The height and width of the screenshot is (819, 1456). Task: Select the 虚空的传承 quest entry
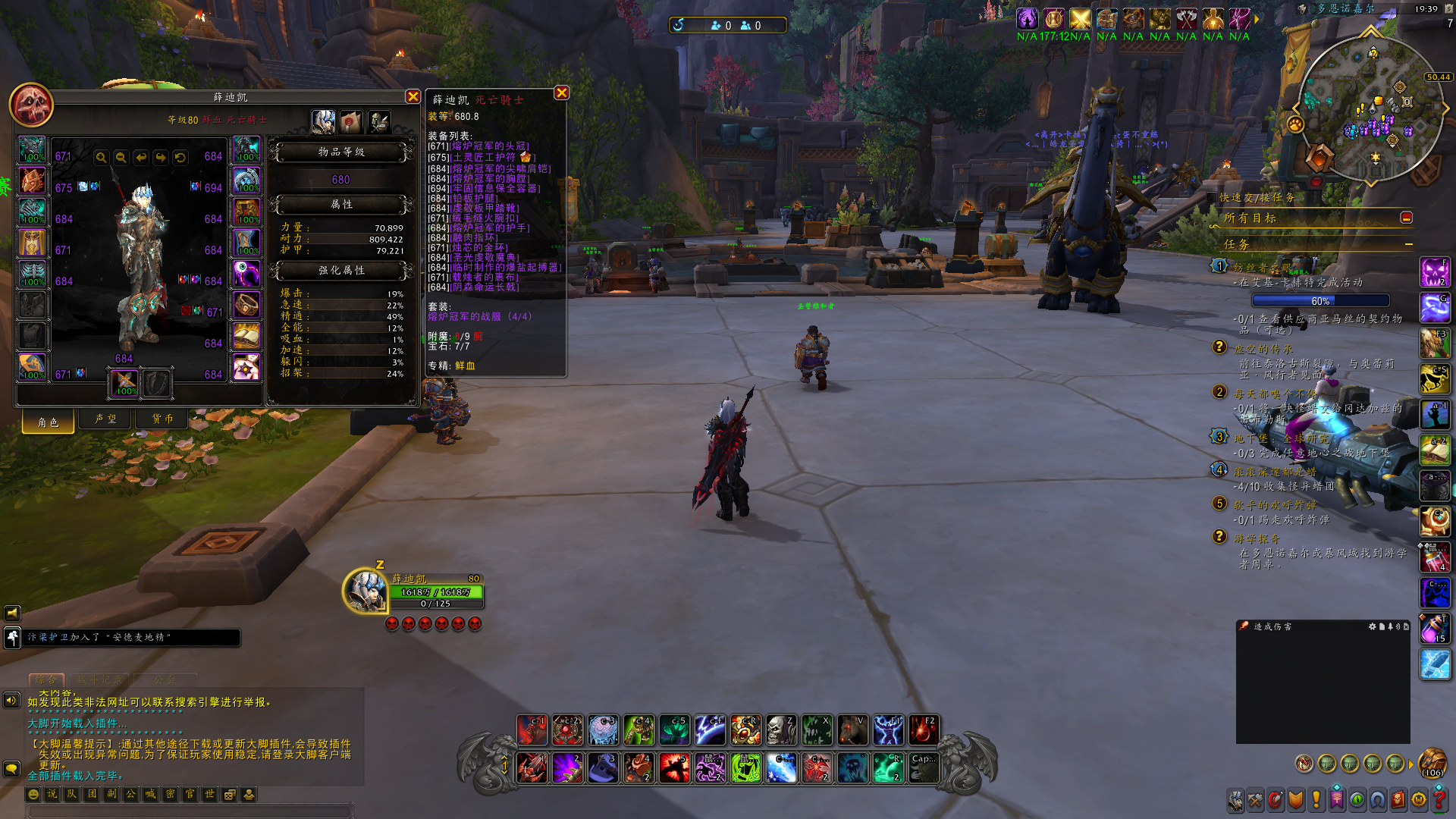click(1263, 349)
